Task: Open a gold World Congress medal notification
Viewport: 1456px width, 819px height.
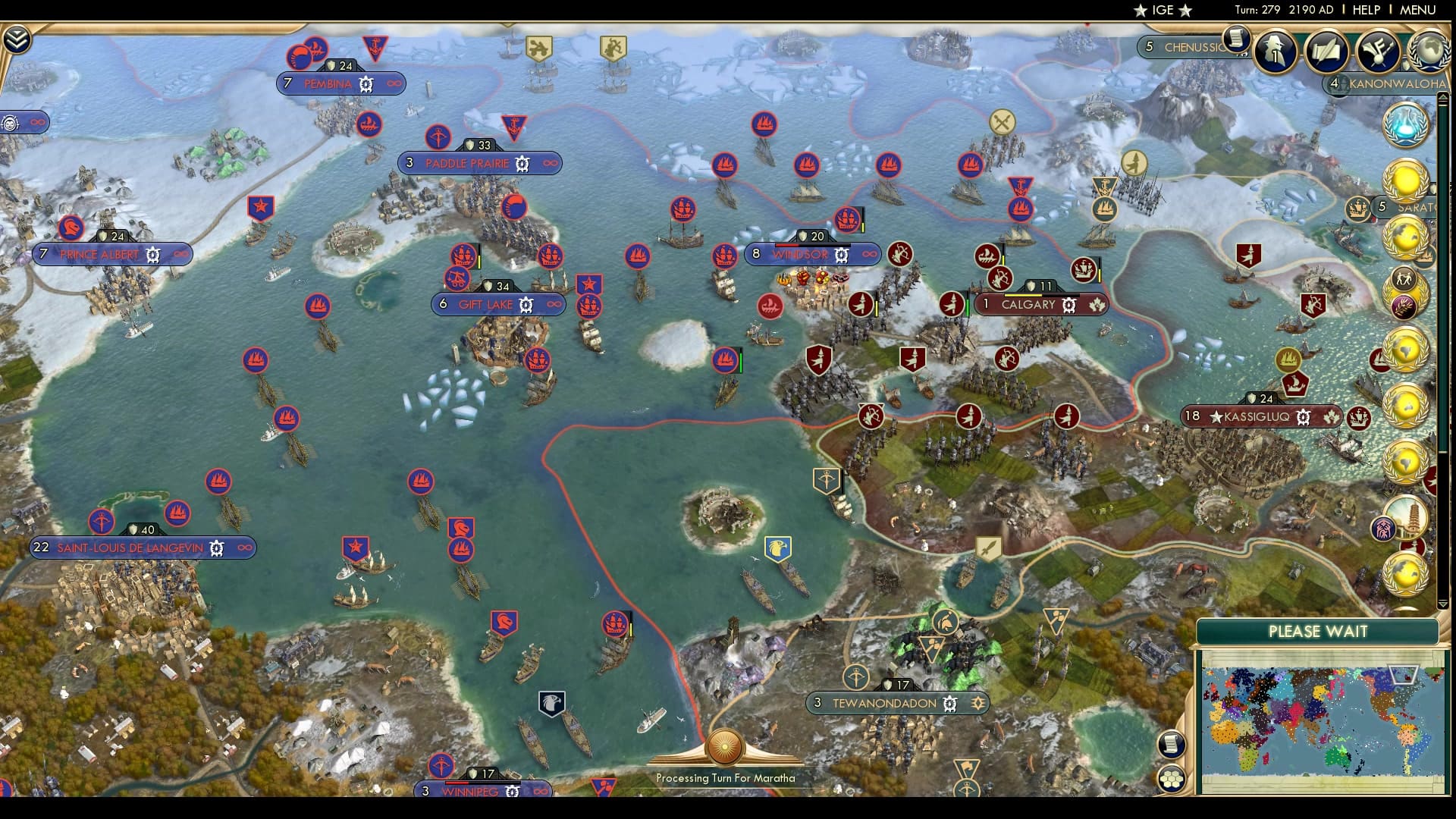Action: 1407,179
